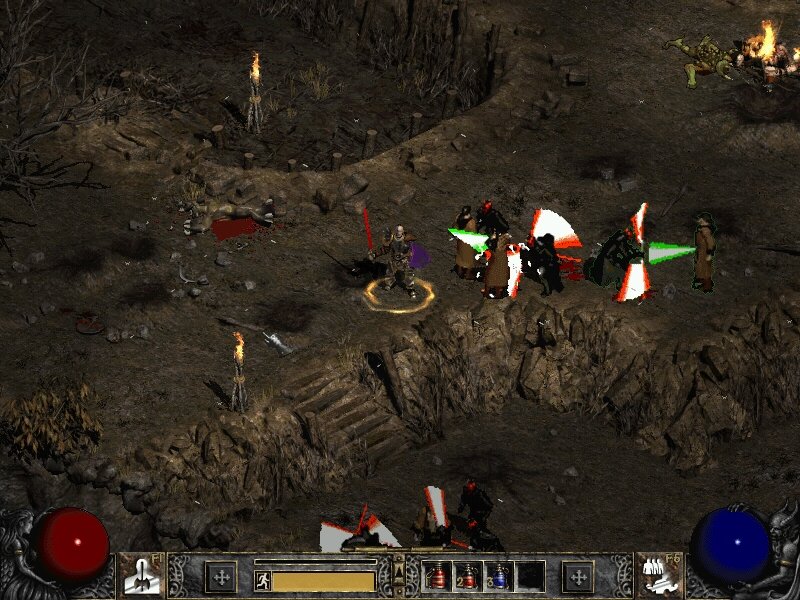Image resolution: width=800 pixels, height=600 pixels.
Task: Click the cross button beside the attack skill
Action: point(220,576)
